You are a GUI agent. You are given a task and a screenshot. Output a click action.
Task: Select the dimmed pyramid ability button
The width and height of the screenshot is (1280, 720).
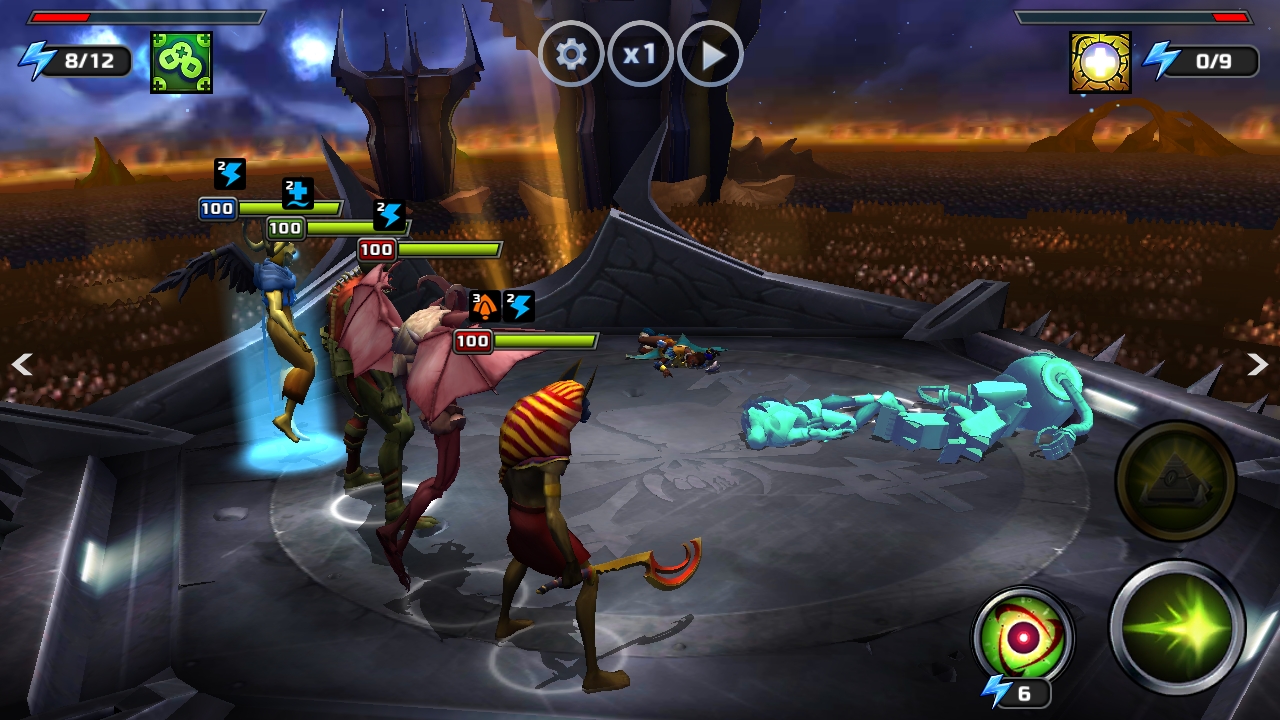point(1175,482)
